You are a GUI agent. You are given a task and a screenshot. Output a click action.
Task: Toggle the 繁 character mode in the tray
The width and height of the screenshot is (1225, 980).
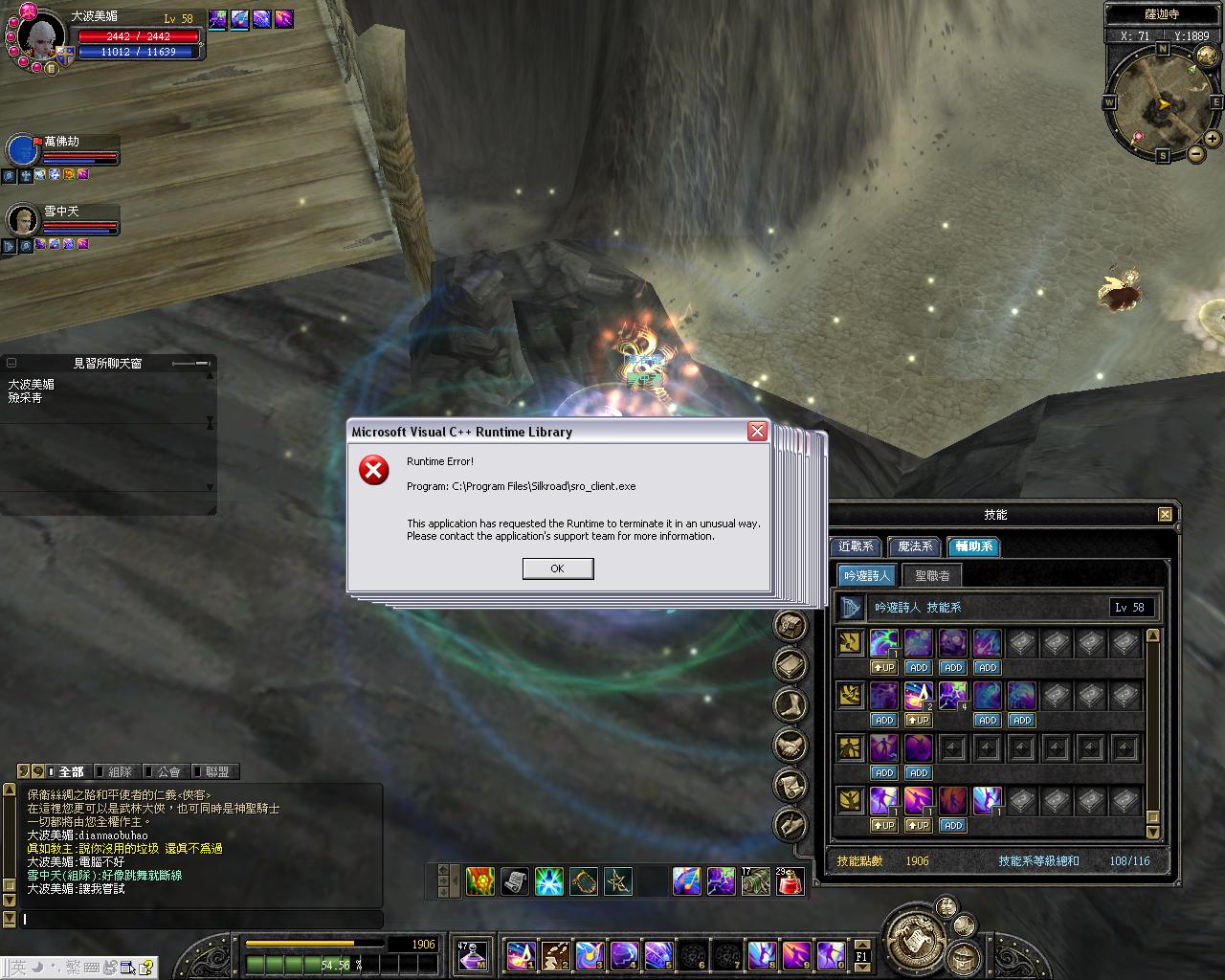tap(72, 967)
